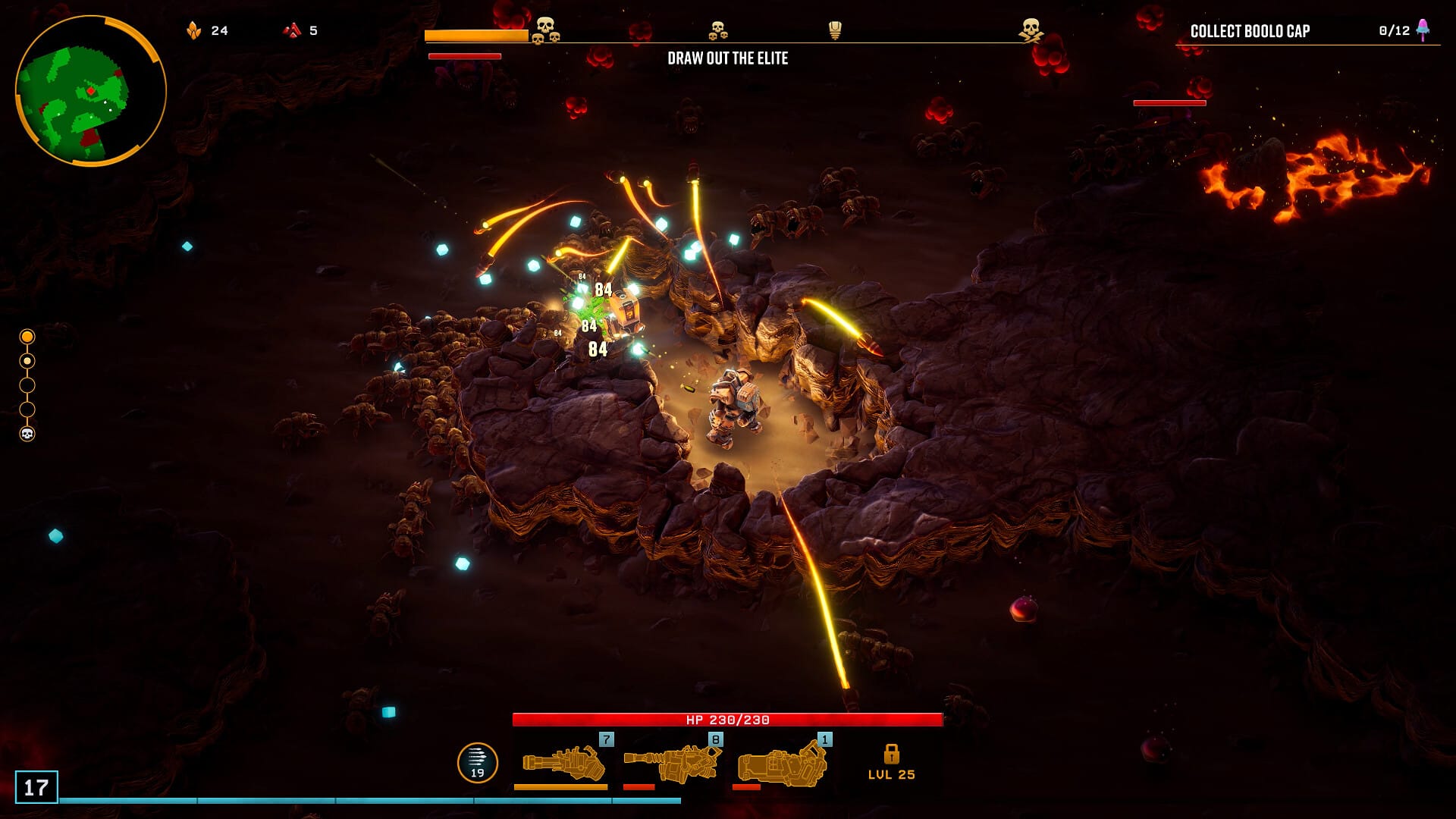This screenshot has height=819, width=1456.
Task: Click the ammo speed icon showing 19
Action: [477, 760]
